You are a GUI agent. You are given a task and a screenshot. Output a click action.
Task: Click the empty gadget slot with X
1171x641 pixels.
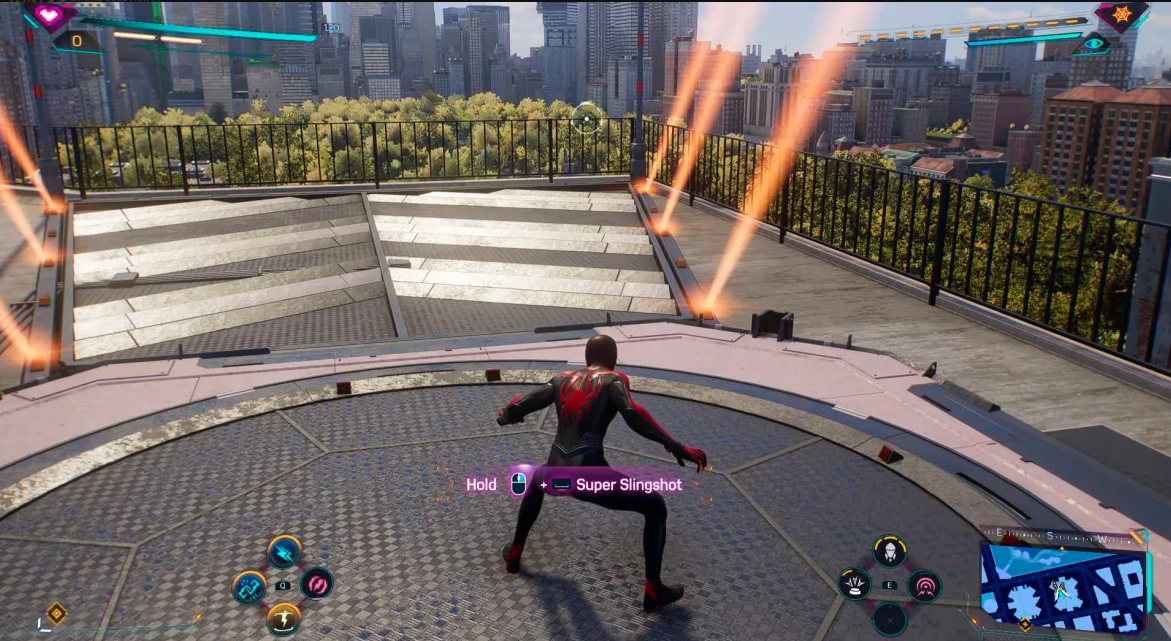pyautogui.click(x=889, y=619)
